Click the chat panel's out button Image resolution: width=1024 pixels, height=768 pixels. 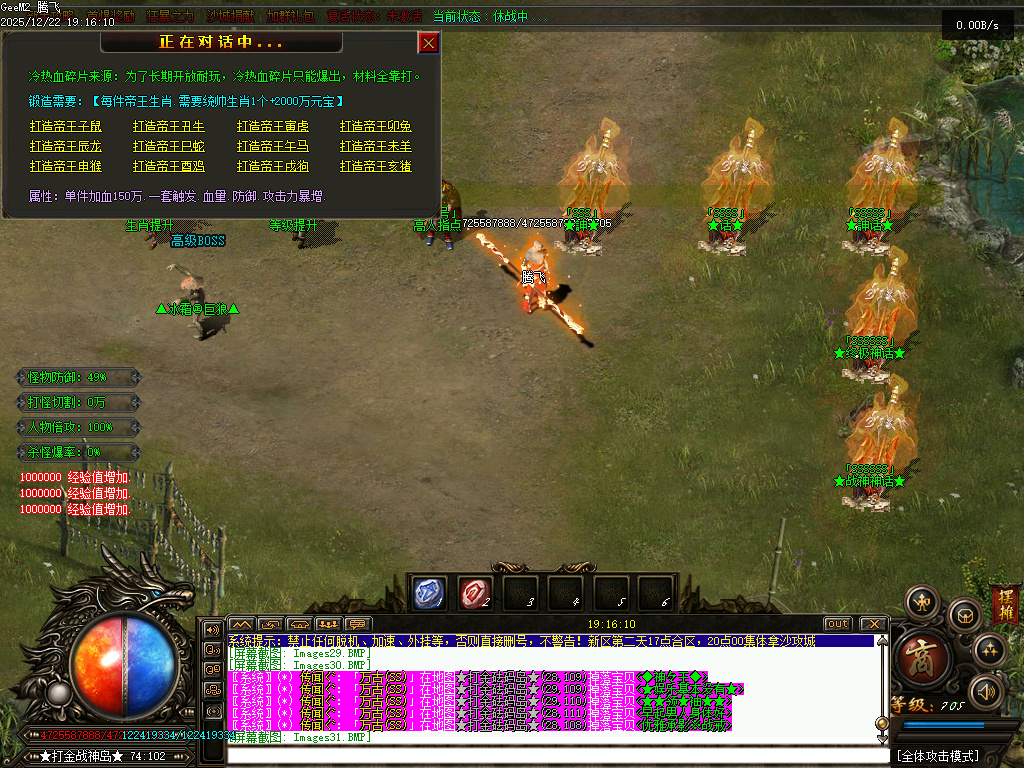coord(837,624)
